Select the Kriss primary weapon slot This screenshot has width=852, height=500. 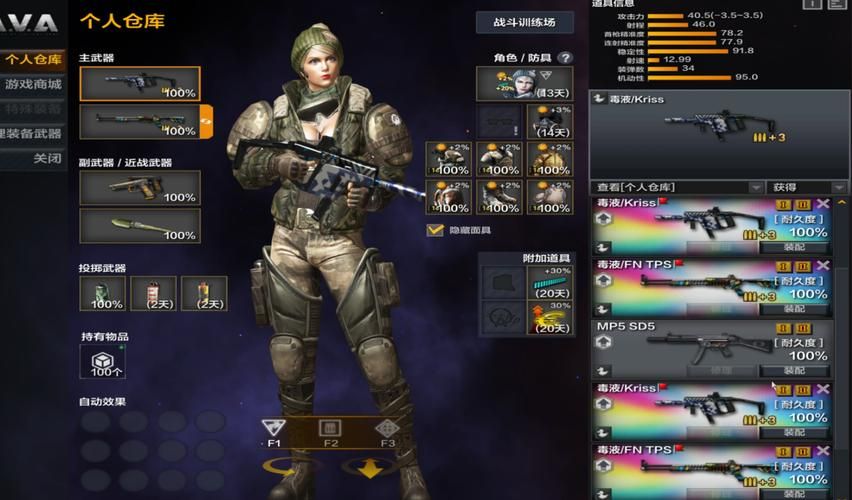[x=139, y=84]
